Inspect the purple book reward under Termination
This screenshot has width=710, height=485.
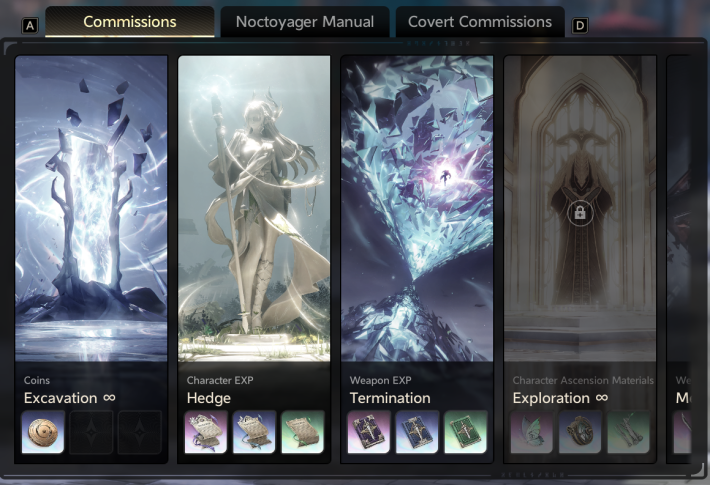(369, 432)
